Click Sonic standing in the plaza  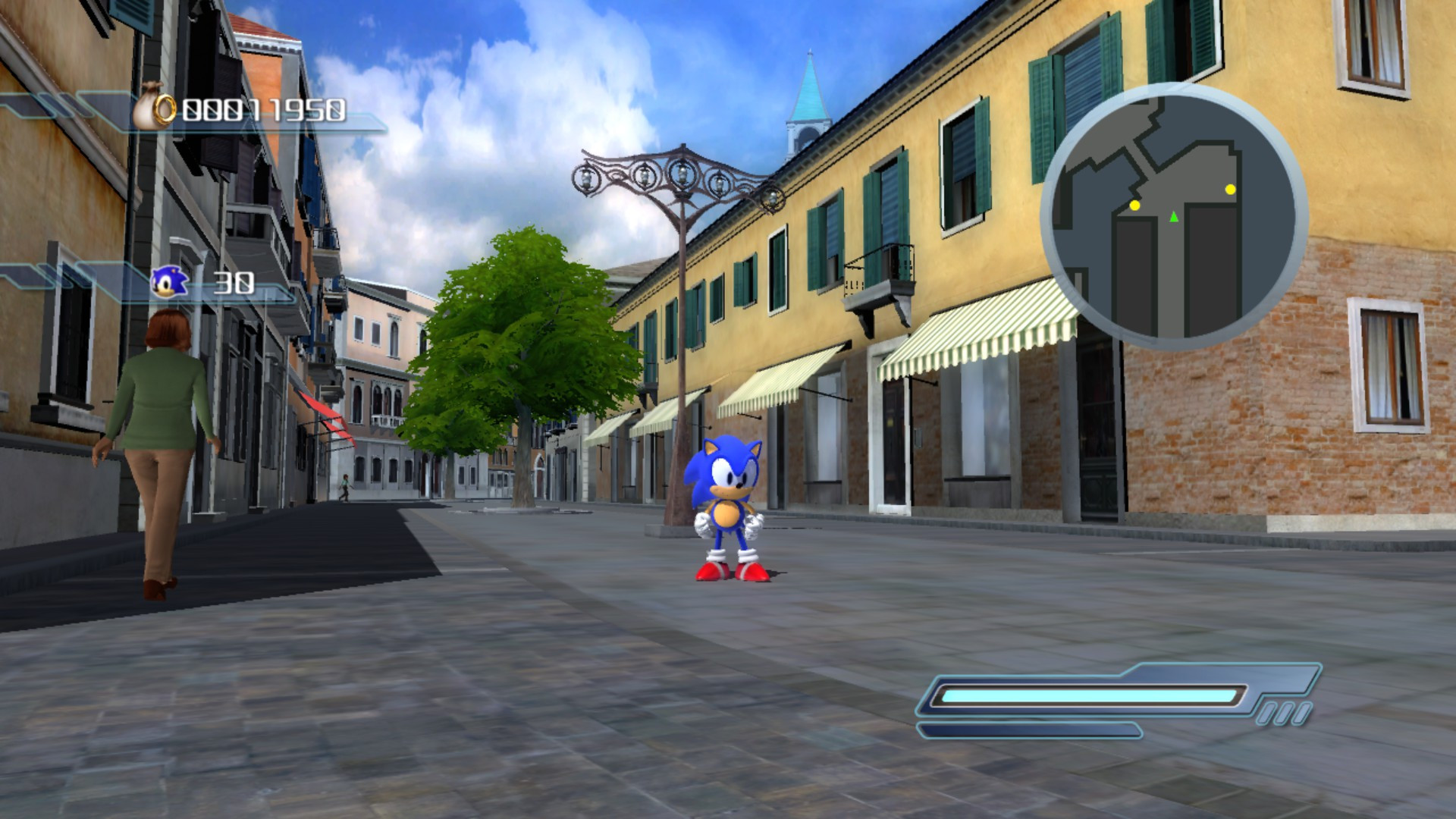coord(726,504)
